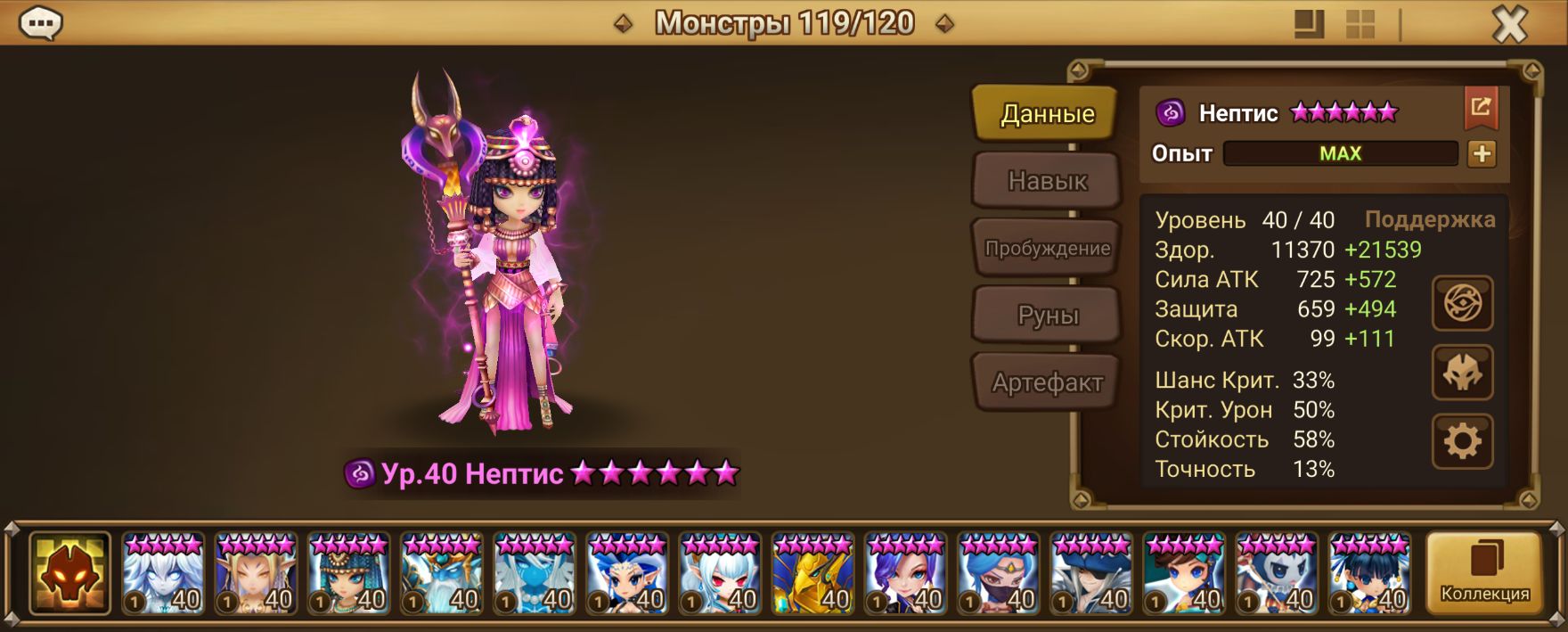Pick the masked blue-haired ninja monster

[x=998, y=573]
